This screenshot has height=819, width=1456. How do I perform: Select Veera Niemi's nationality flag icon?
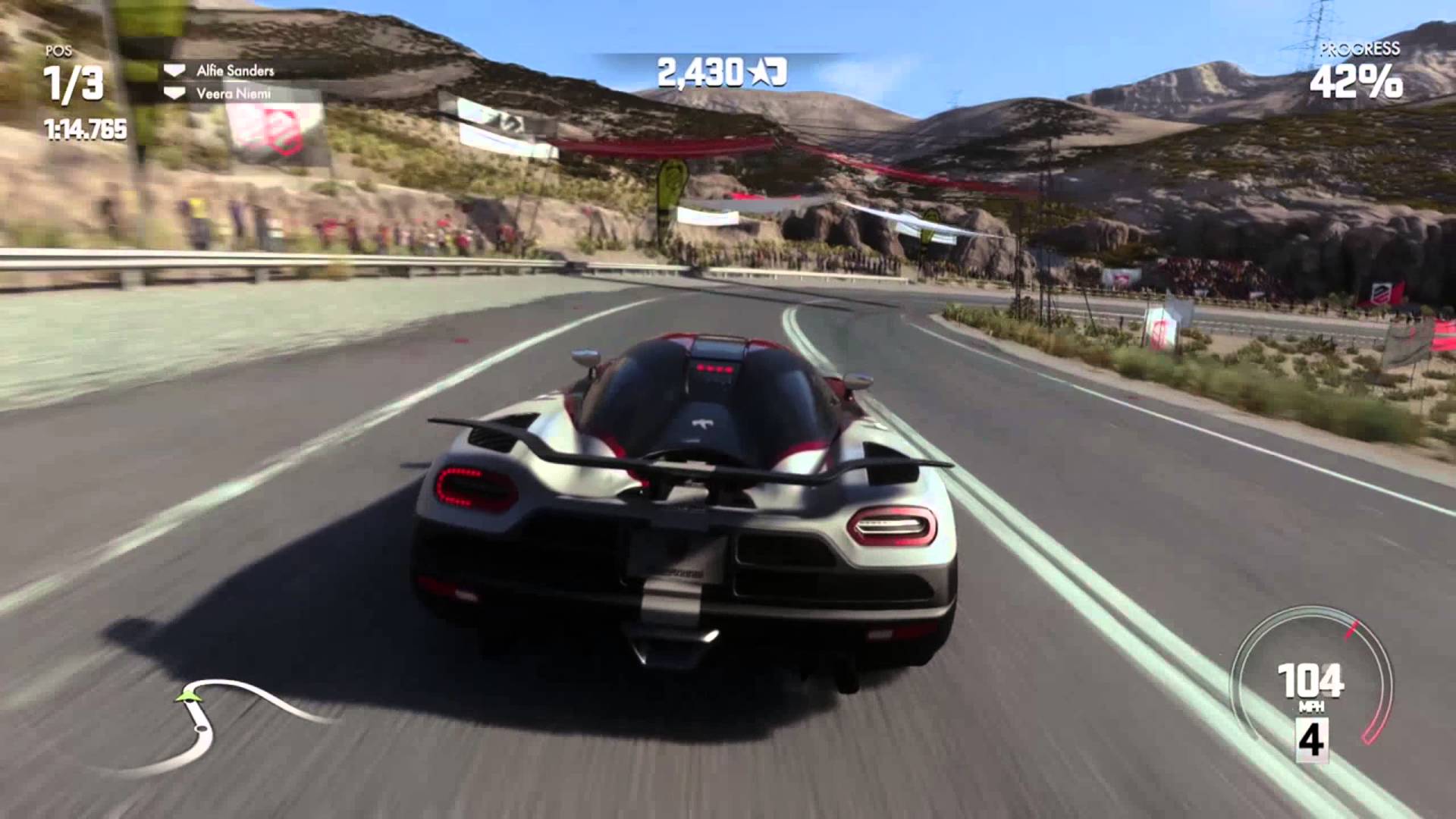[176, 93]
